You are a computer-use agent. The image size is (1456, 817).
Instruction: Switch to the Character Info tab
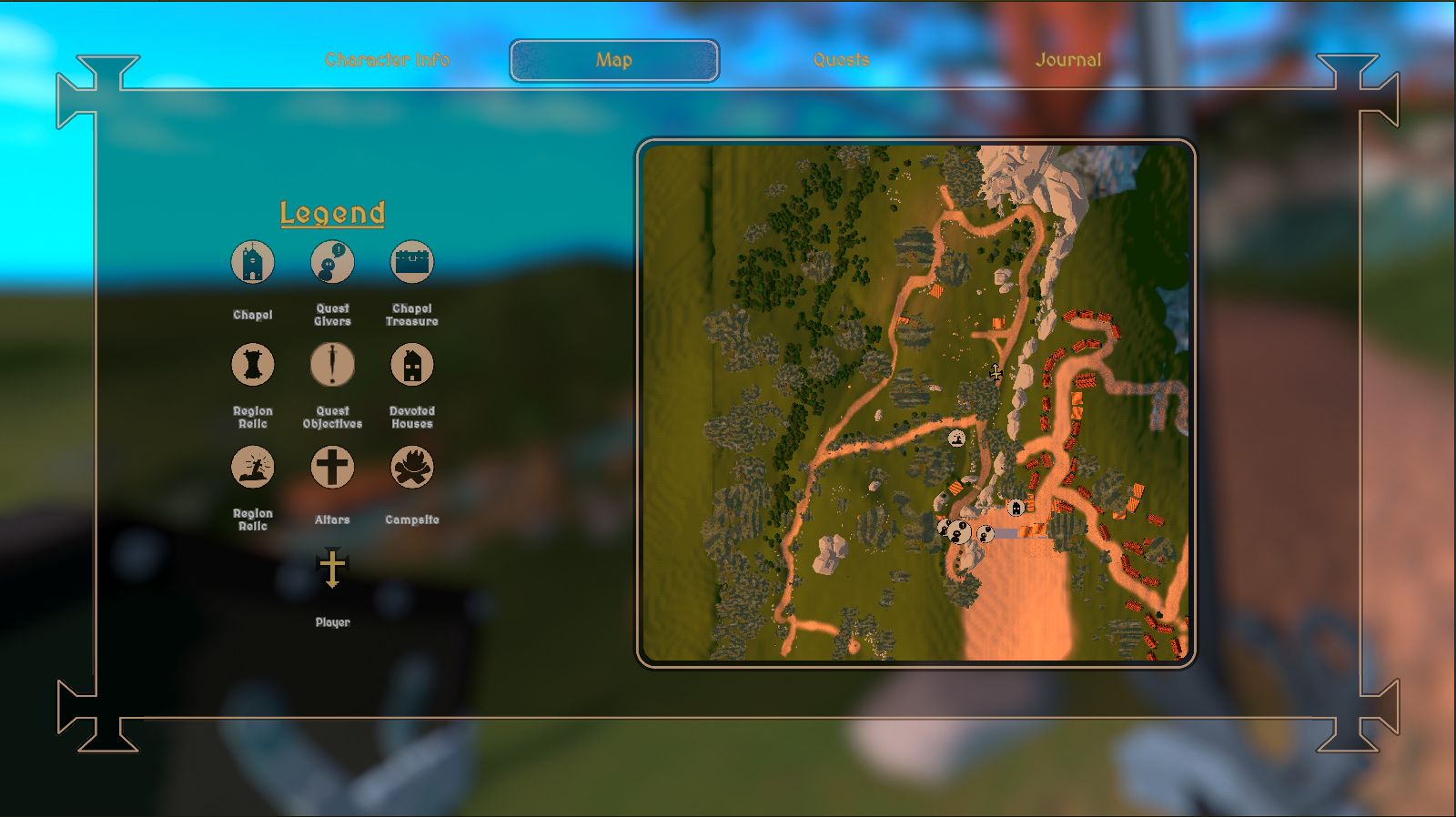(x=389, y=60)
